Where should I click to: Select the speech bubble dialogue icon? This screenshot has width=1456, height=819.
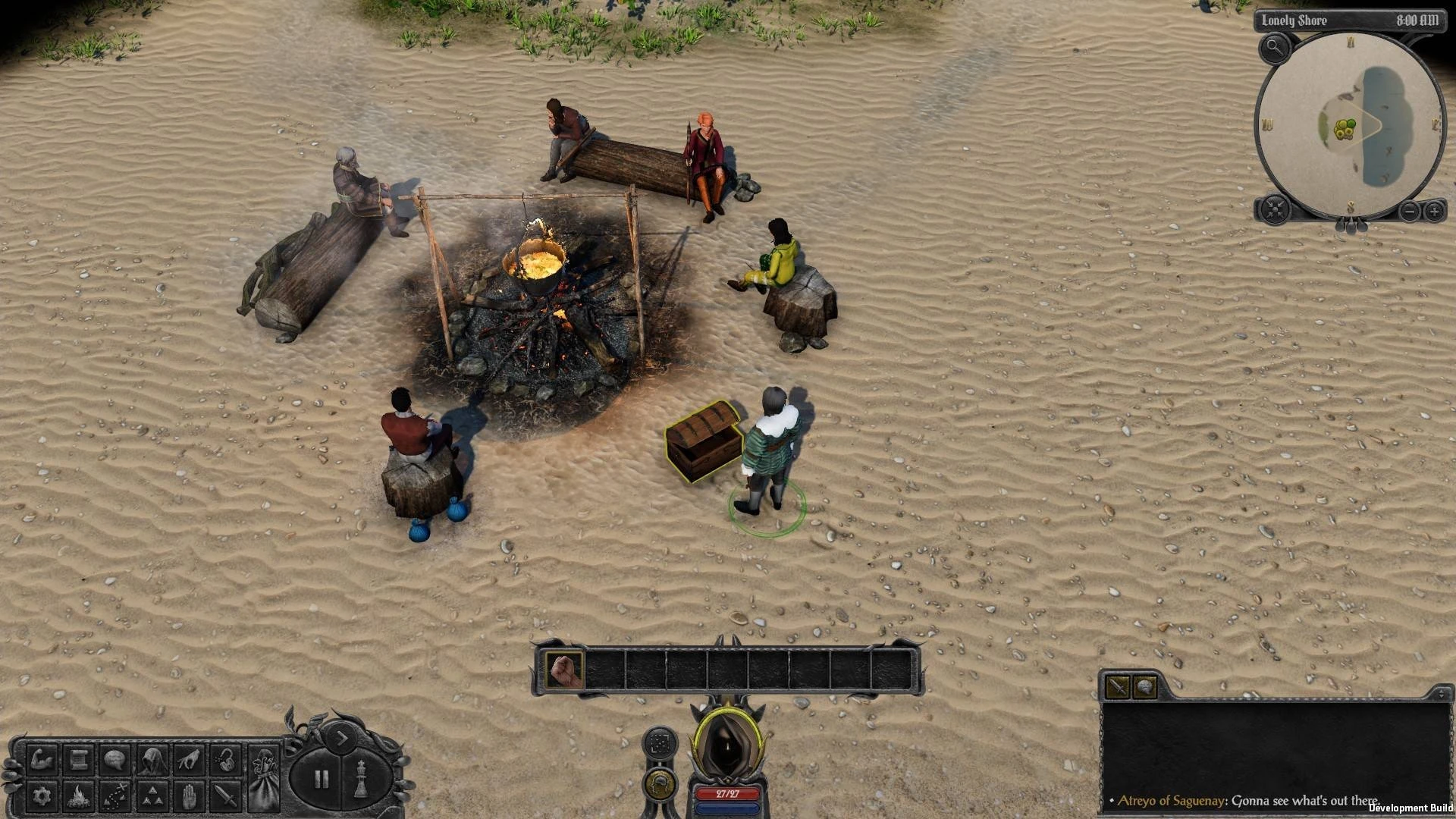(115, 760)
